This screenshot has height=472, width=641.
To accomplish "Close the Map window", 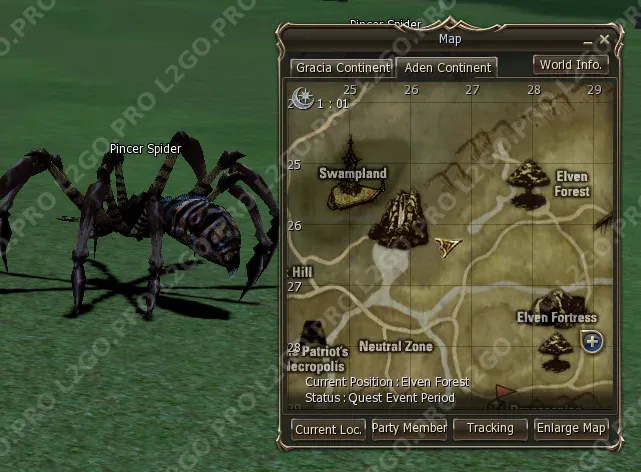I will [604, 40].
